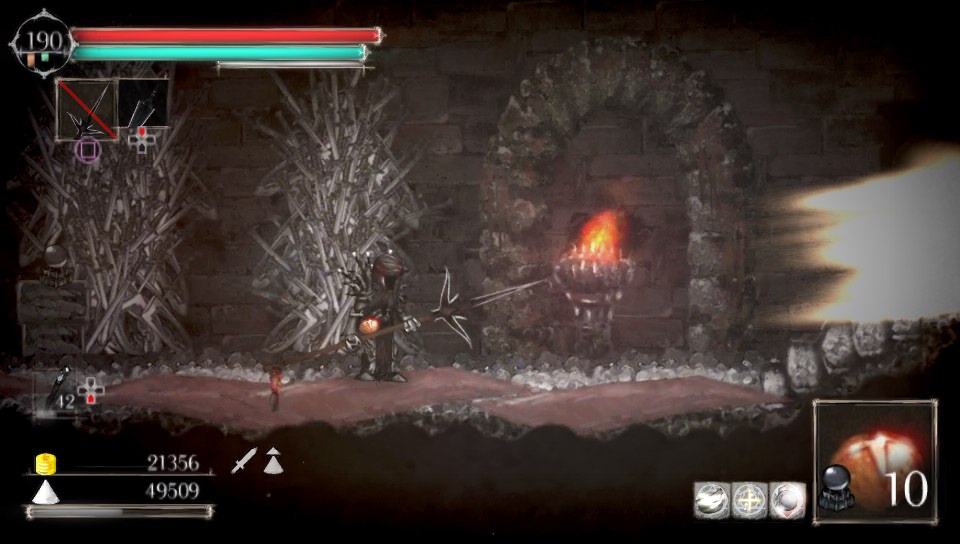960x544 pixels.
Task: Click the sword status icon
Action: click(x=245, y=461)
